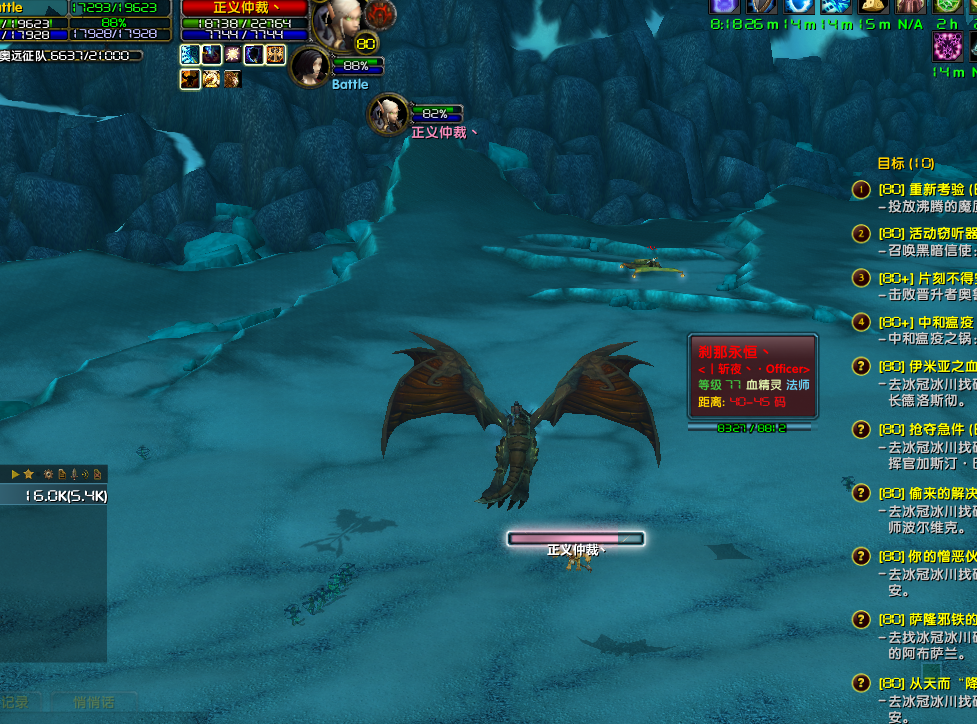
Task: Select the party member portrait with 82% health
Action: click(387, 114)
